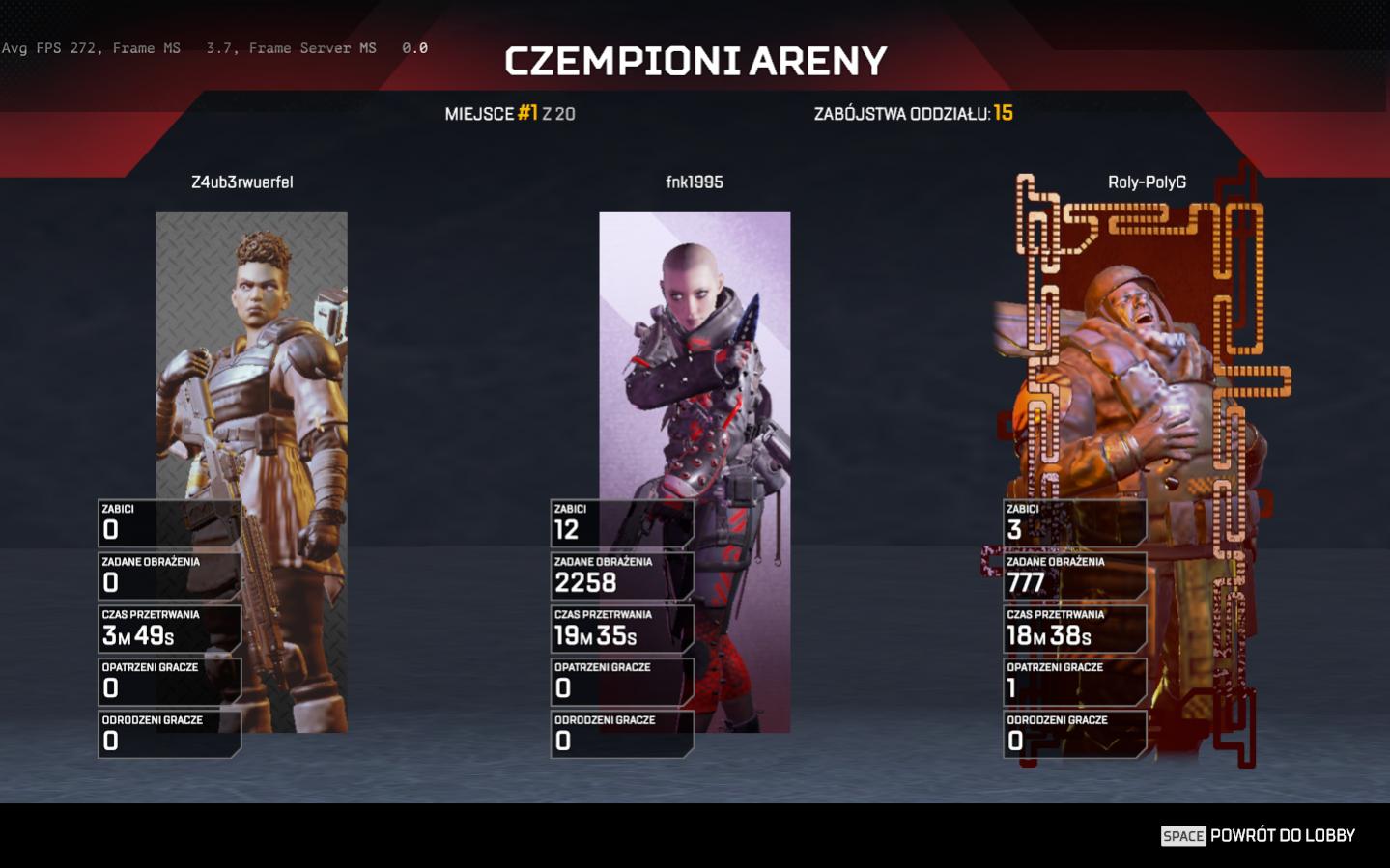
Task: Select Z4ub3rwuerfel's legend banner card
Action: (x=252, y=367)
